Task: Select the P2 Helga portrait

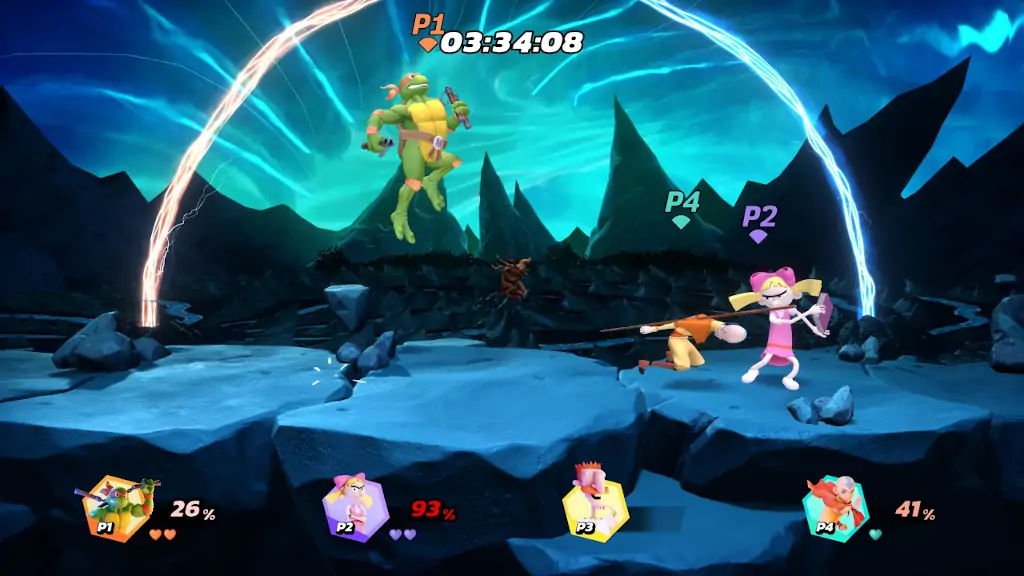Action: point(353,508)
